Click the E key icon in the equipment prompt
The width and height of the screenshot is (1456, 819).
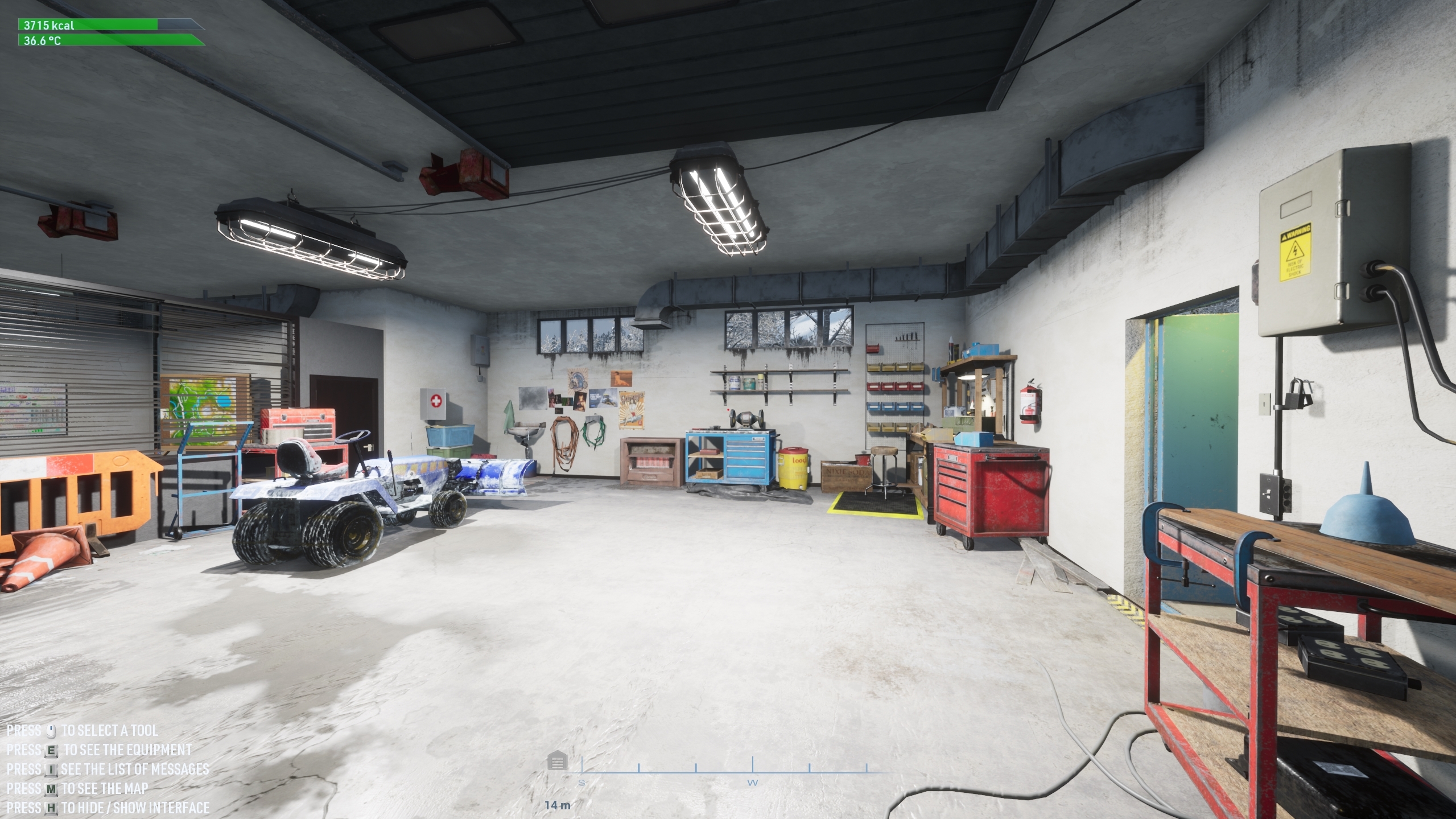click(x=50, y=750)
